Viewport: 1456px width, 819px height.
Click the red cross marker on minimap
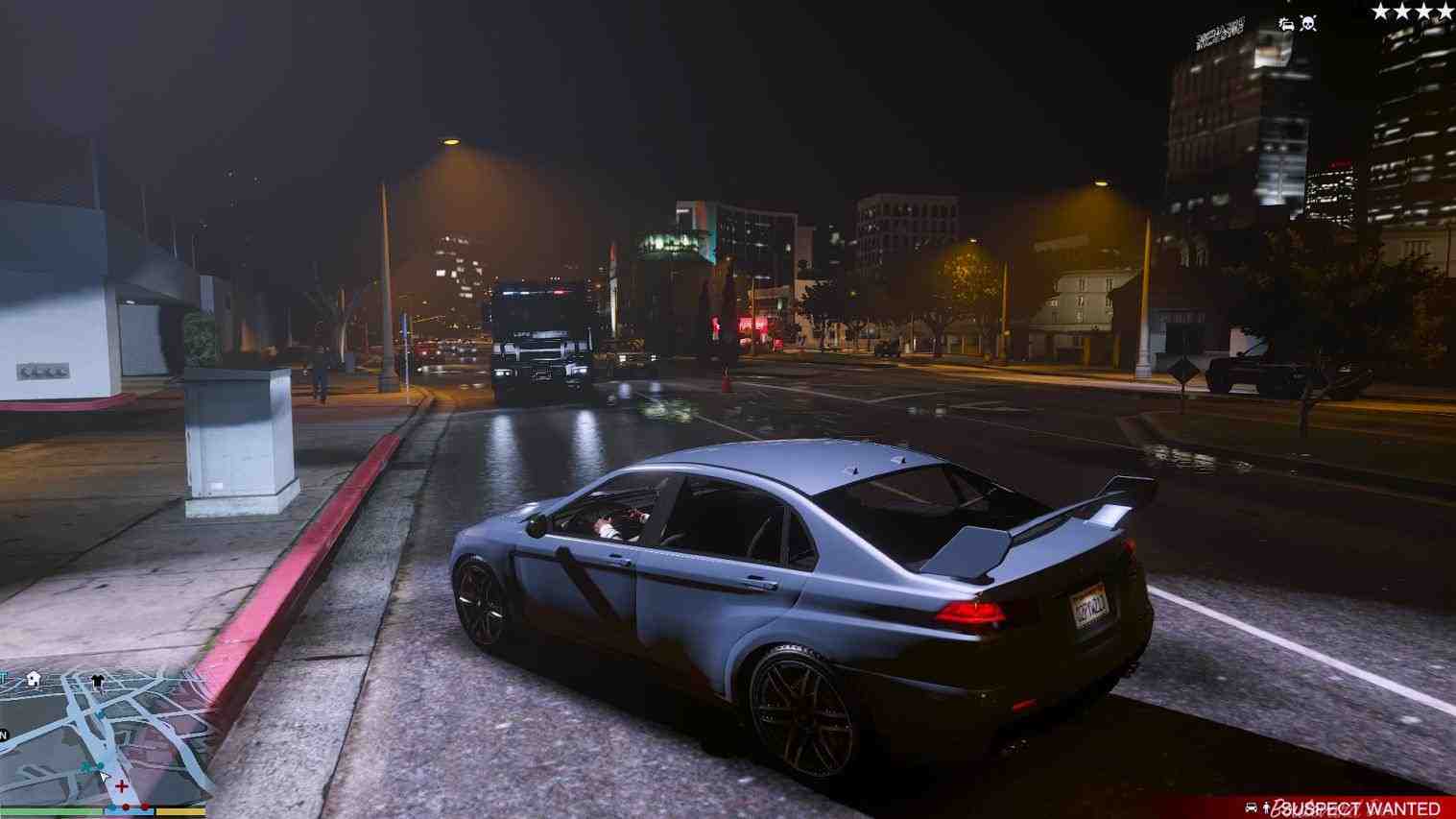coord(122,786)
